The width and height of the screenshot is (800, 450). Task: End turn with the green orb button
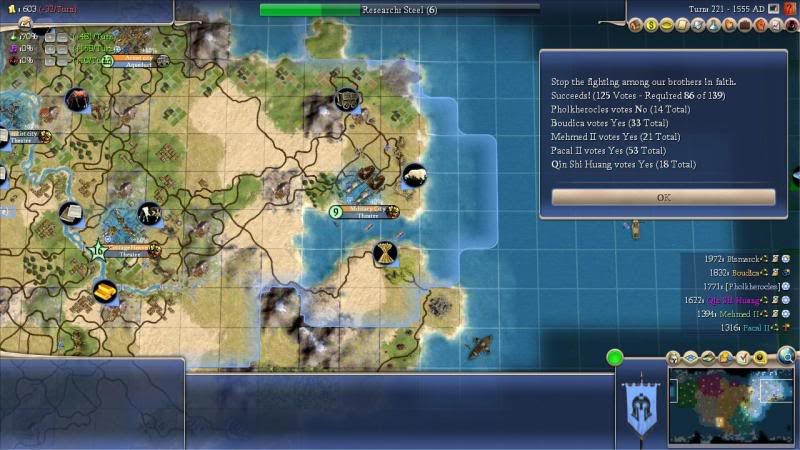[615, 356]
